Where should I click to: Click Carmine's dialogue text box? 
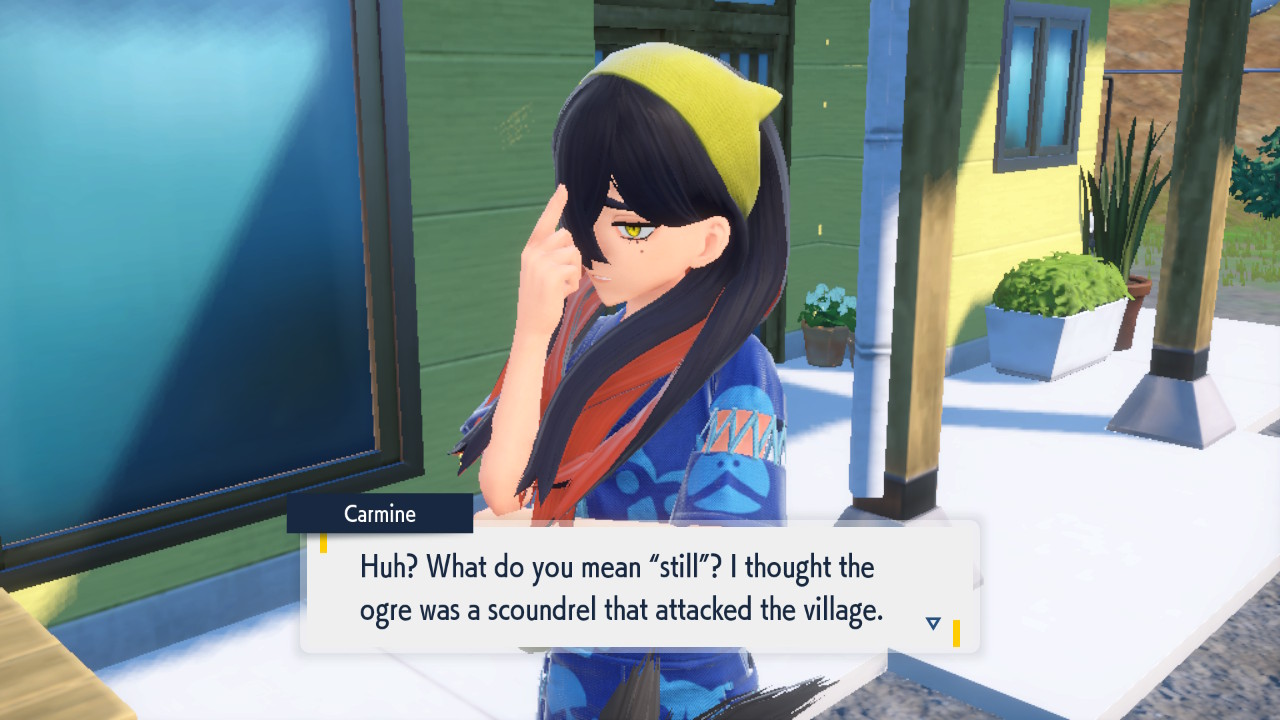638,588
